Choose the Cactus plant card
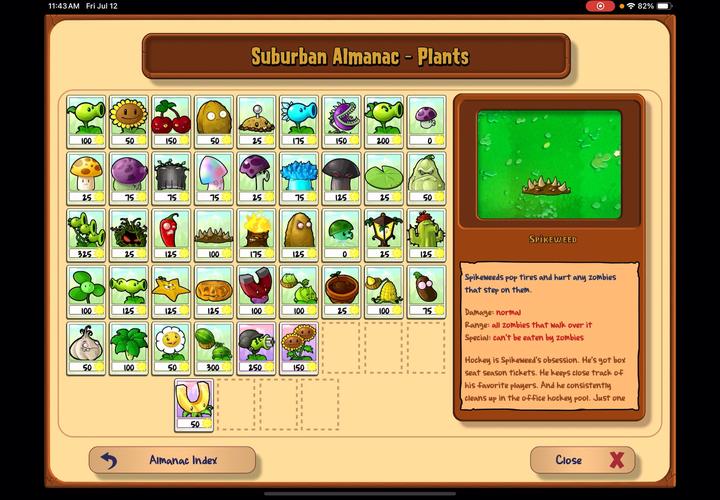The image size is (720, 500). [x=426, y=234]
